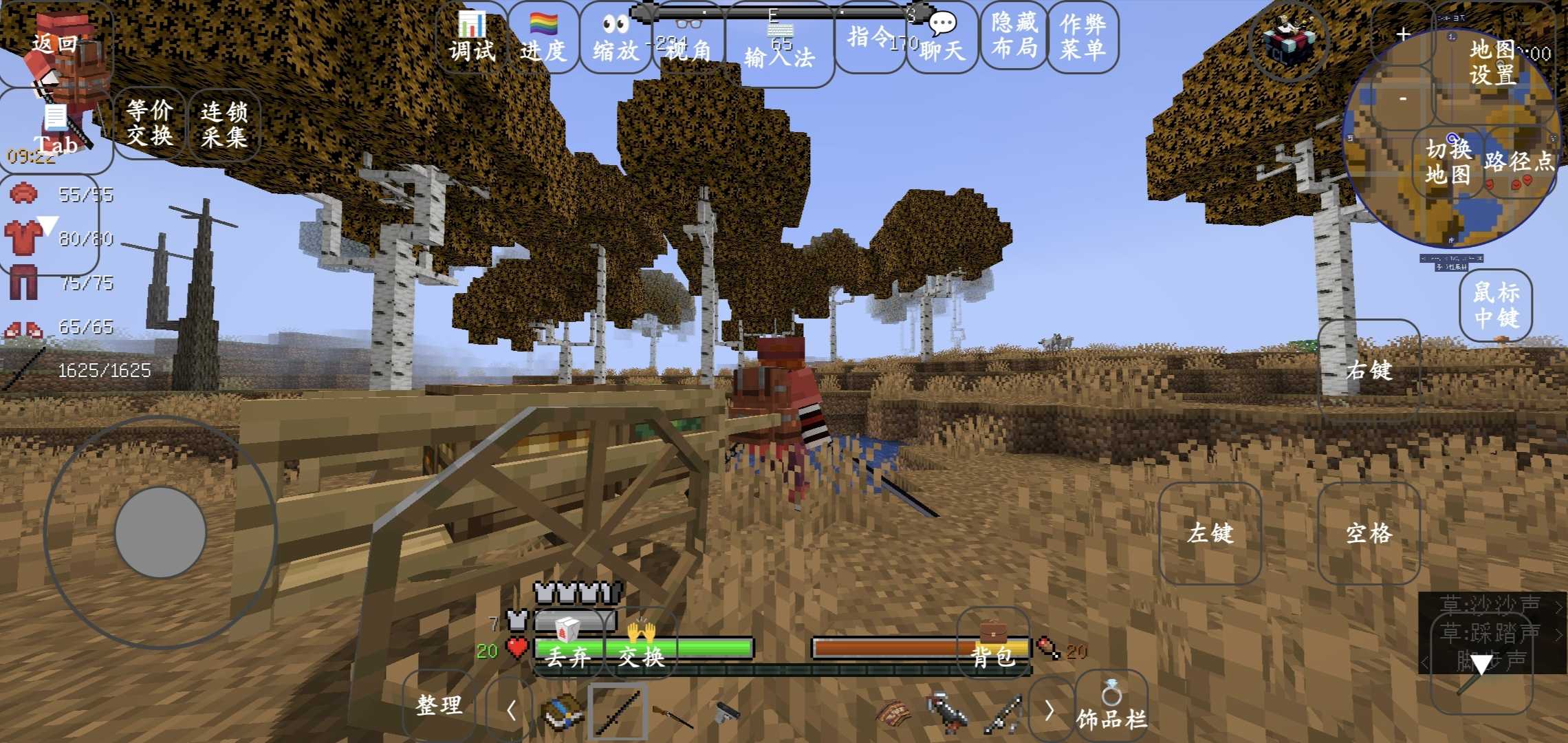Tap the 鼠标中键 middle mouse button
This screenshot has height=743, width=1568.
[1496, 305]
